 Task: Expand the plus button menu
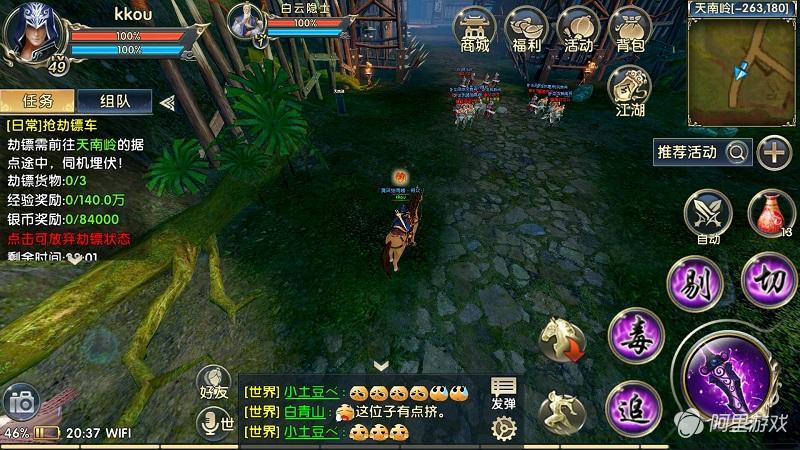pyautogui.click(x=774, y=152)
